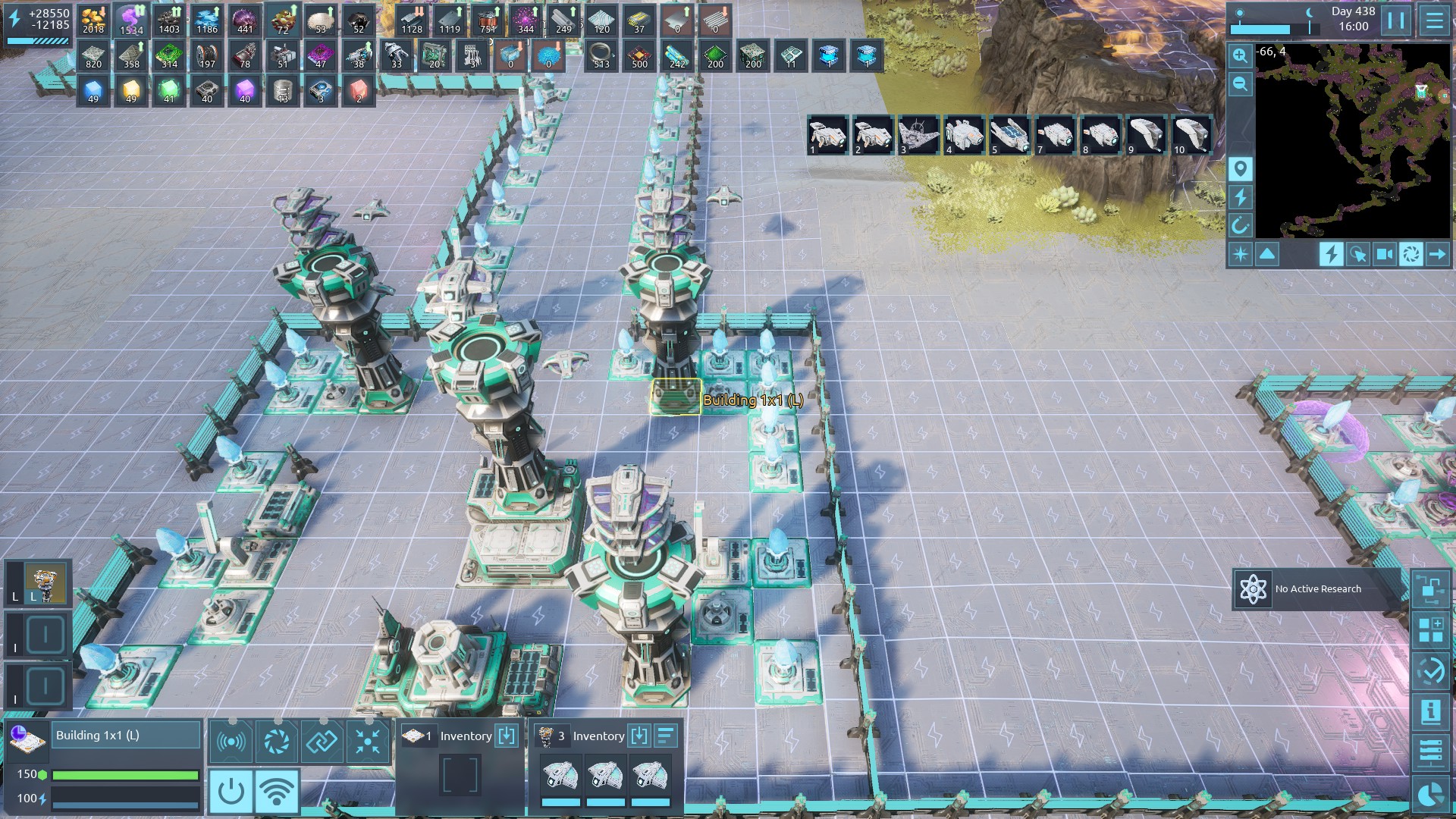The height and width of the screenshot is (819, 1456).
Task: Click the chain link logistics button
Action: 322,741
